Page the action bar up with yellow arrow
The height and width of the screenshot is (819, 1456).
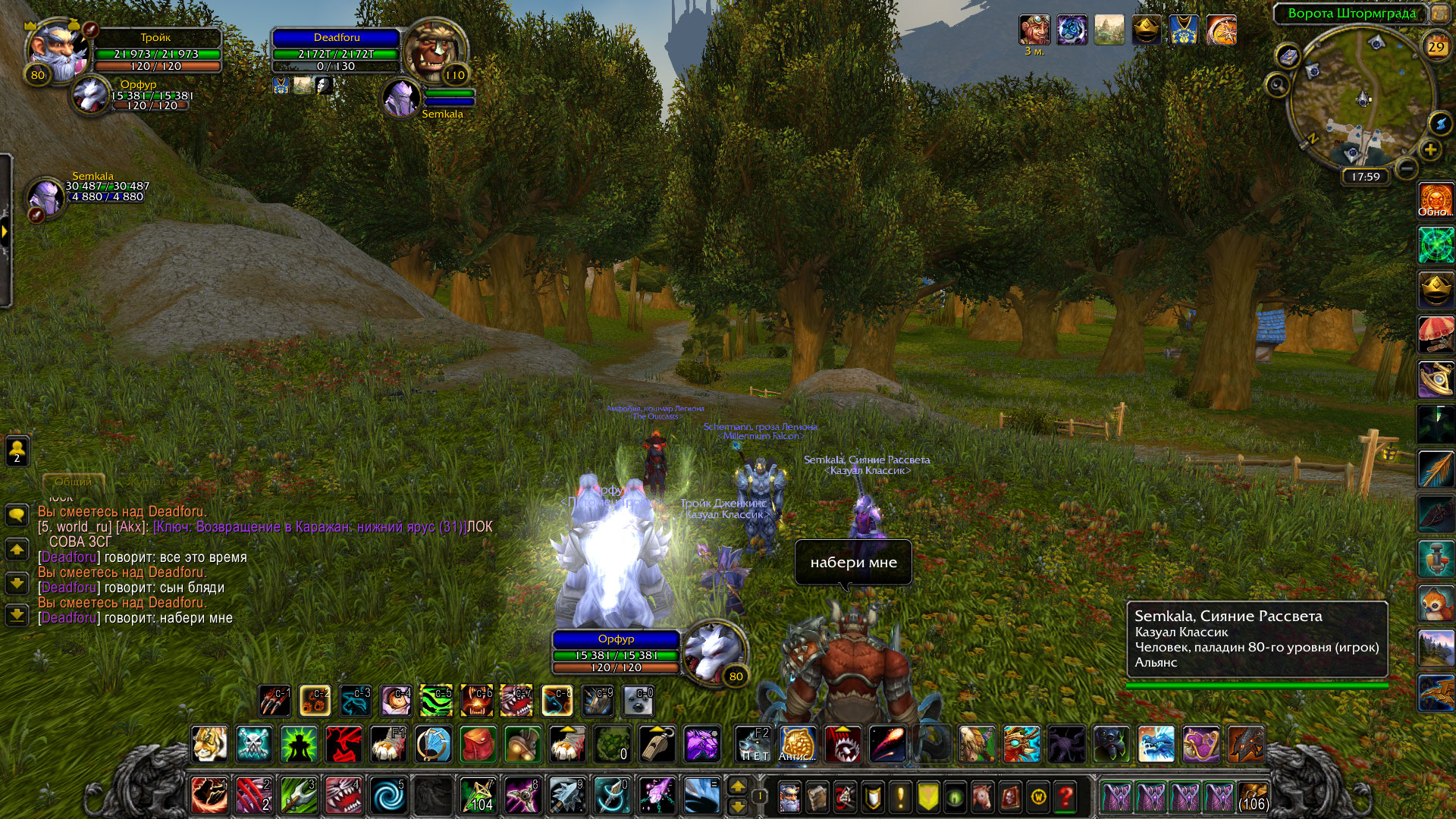coord(737,786)
